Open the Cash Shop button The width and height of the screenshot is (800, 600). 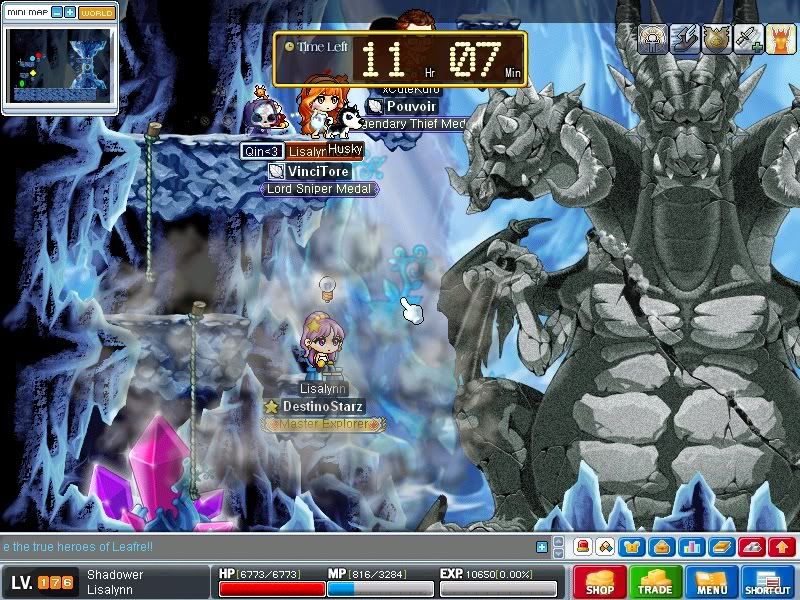tap(600, 582)
